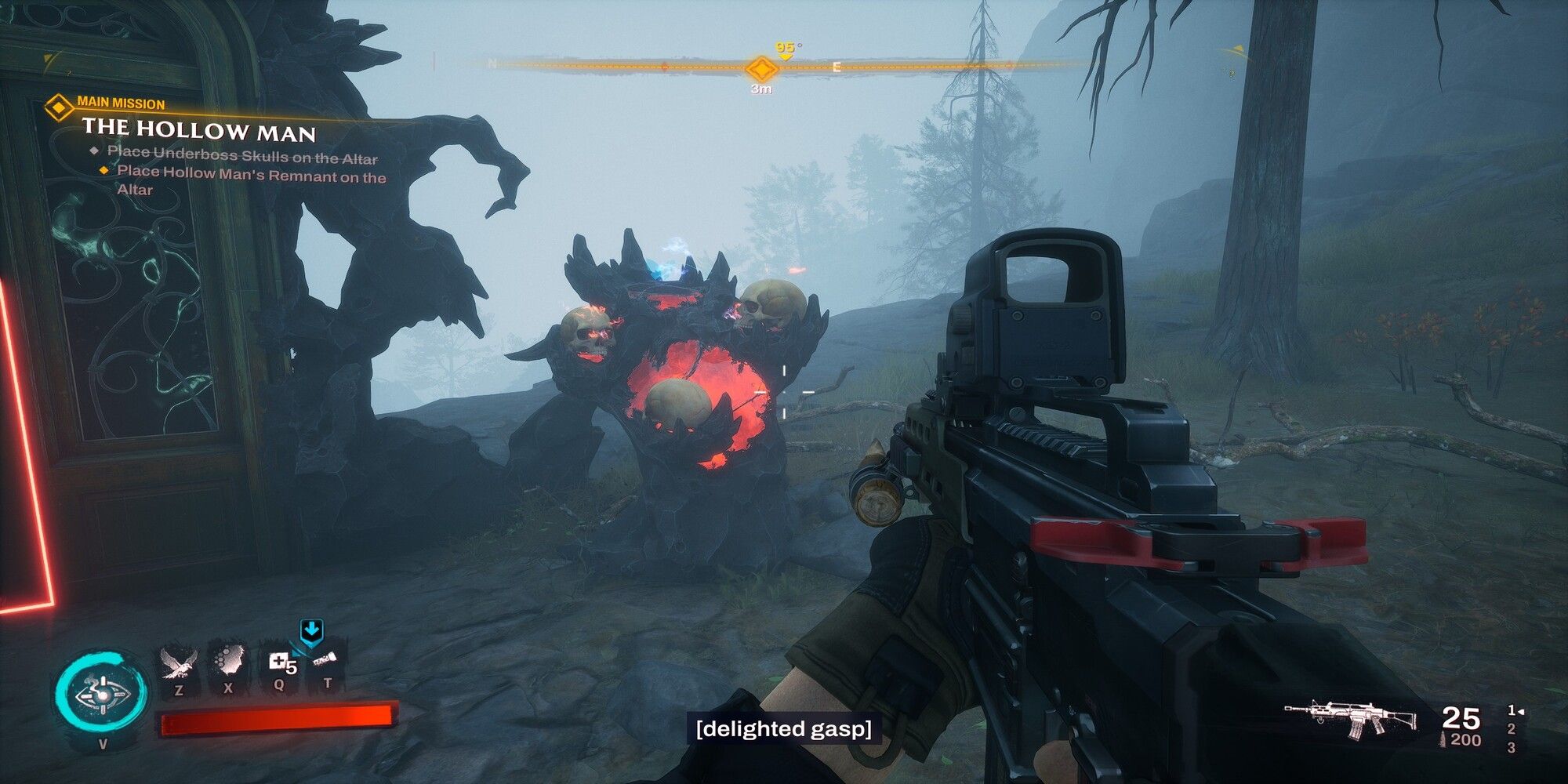
Task: Select weapon slot 2 in the weapon list
Action: click(x=1512, y=729)
